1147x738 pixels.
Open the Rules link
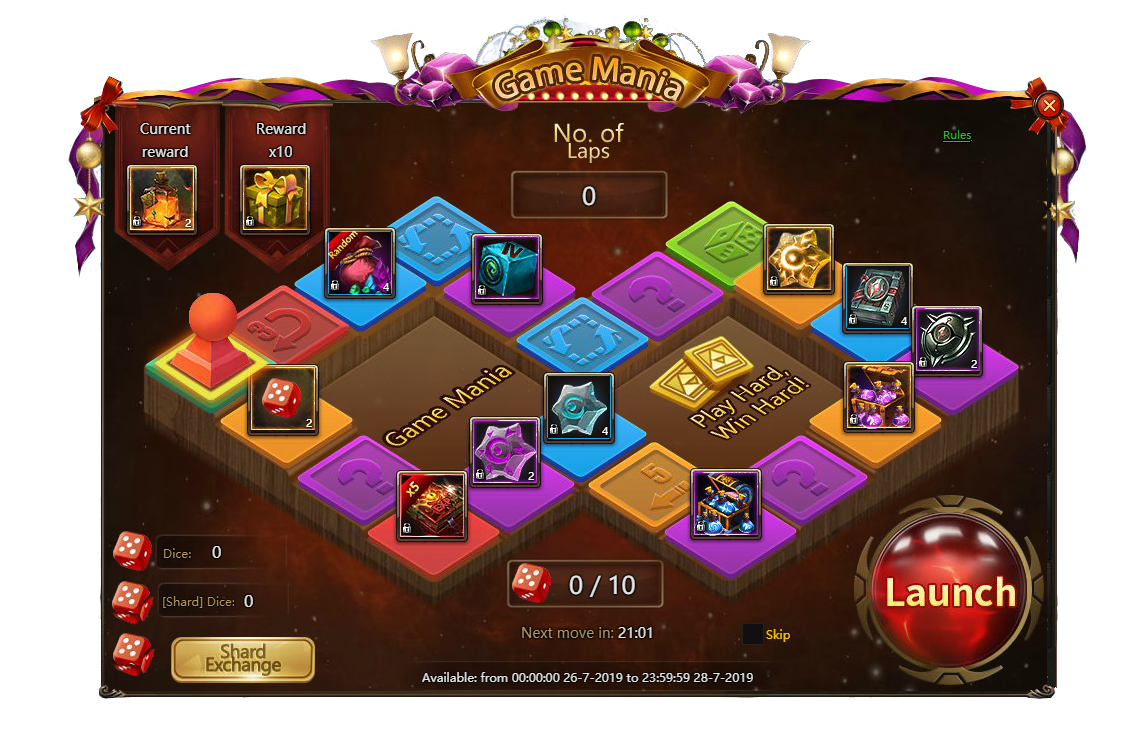pyautogui.click(x=956, y=136)
